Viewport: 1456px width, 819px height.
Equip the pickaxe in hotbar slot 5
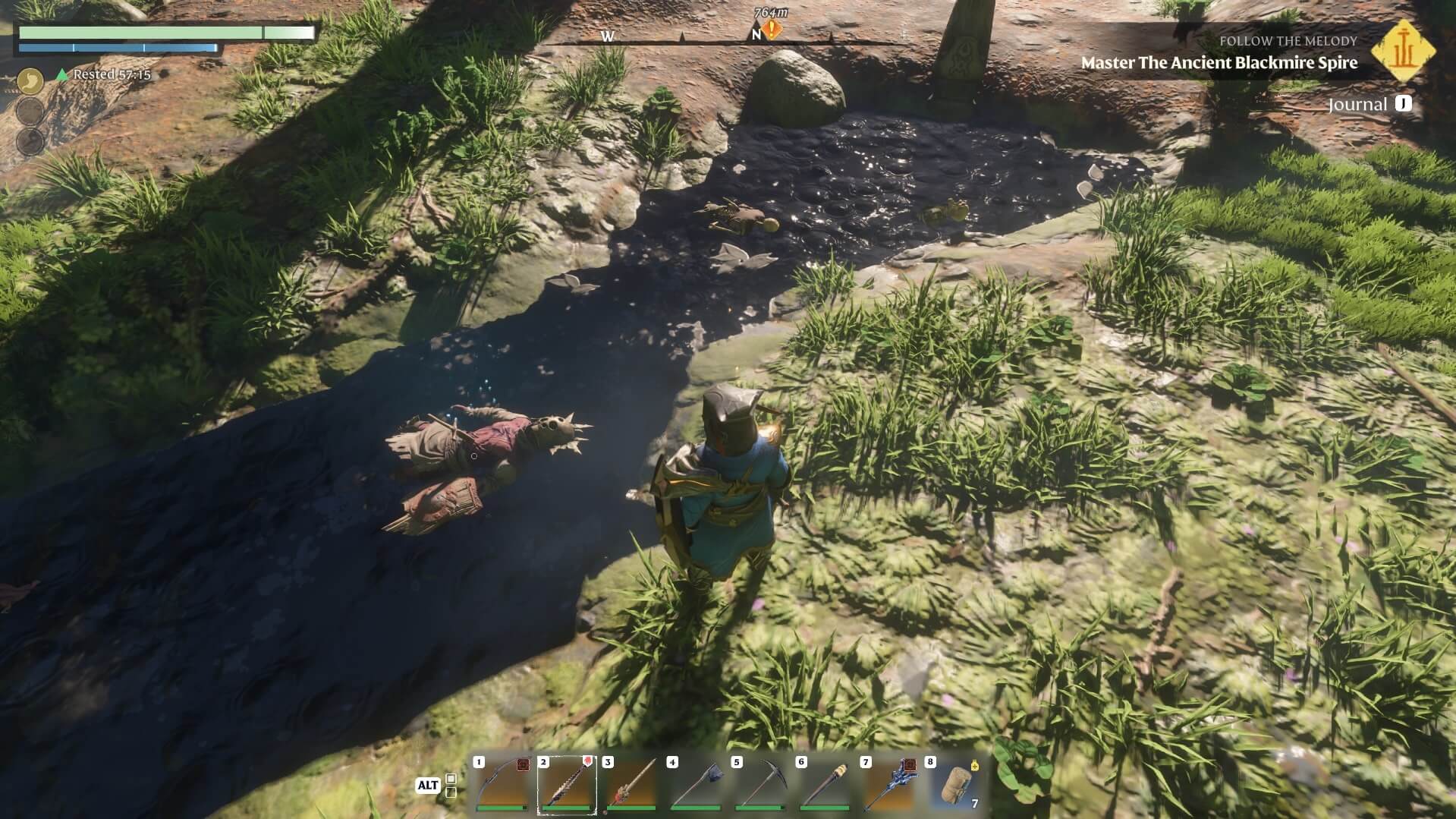click(760, 784)
